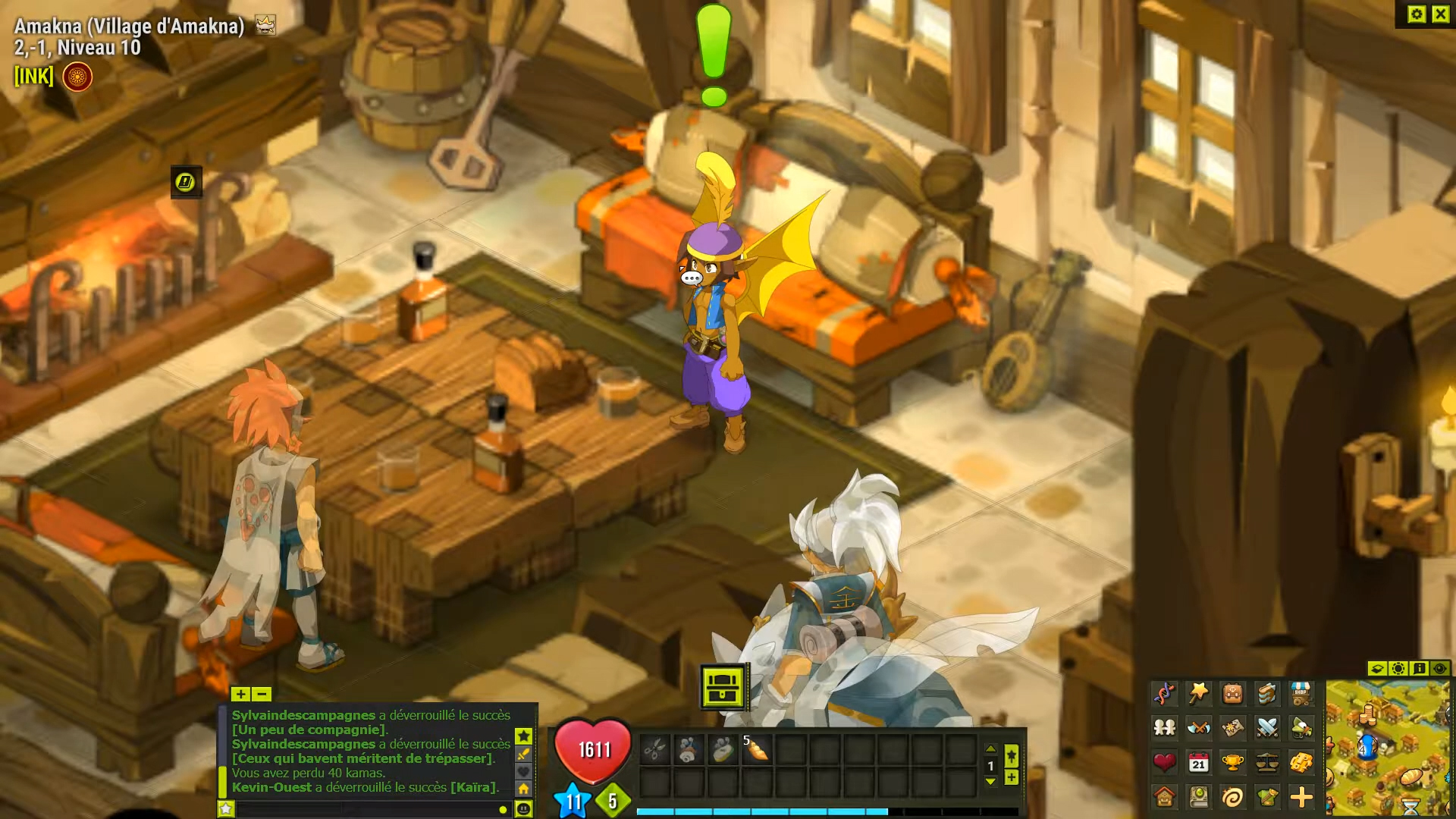
Task: Toggle the star chat filter
Action: 523,736
